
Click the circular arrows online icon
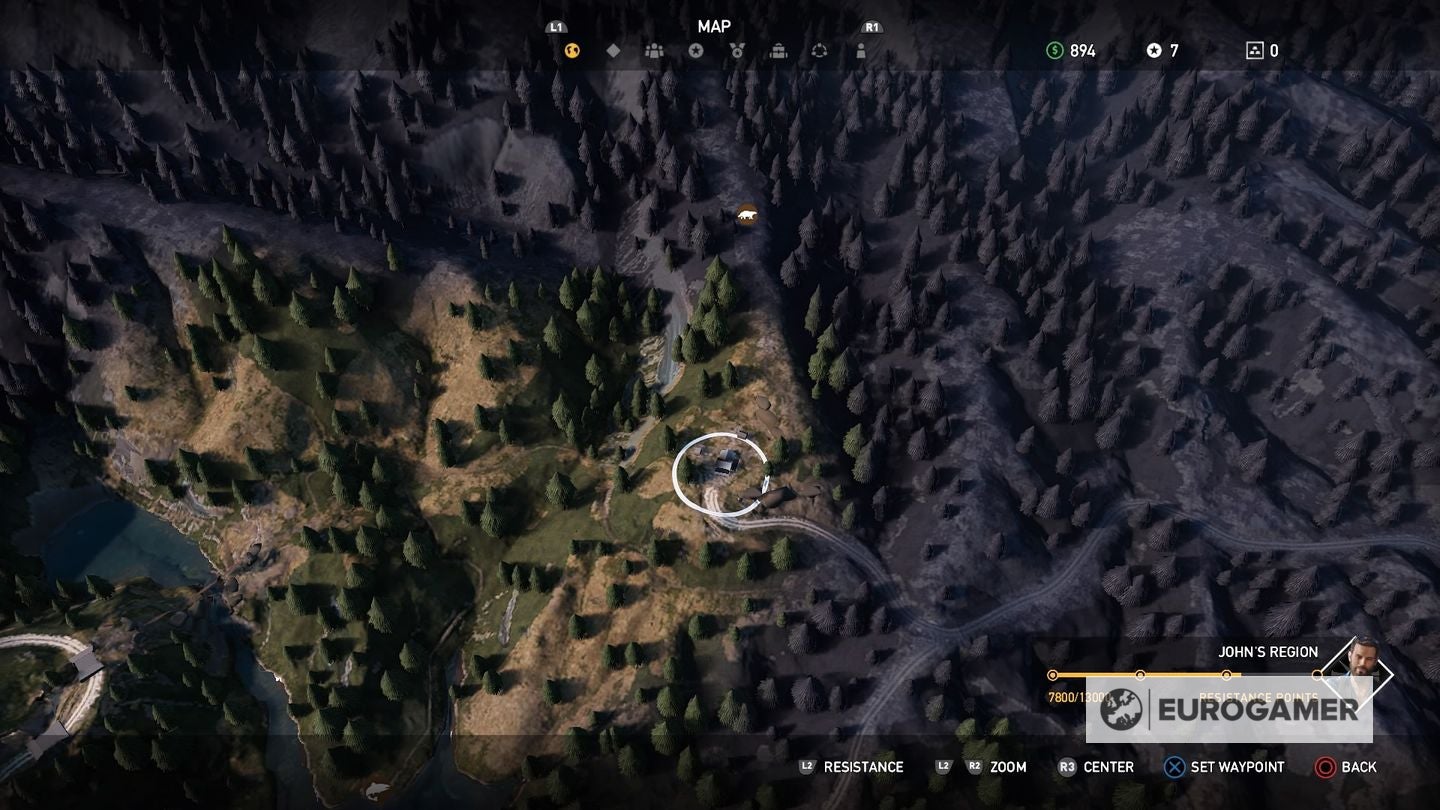tap(820, 49)
